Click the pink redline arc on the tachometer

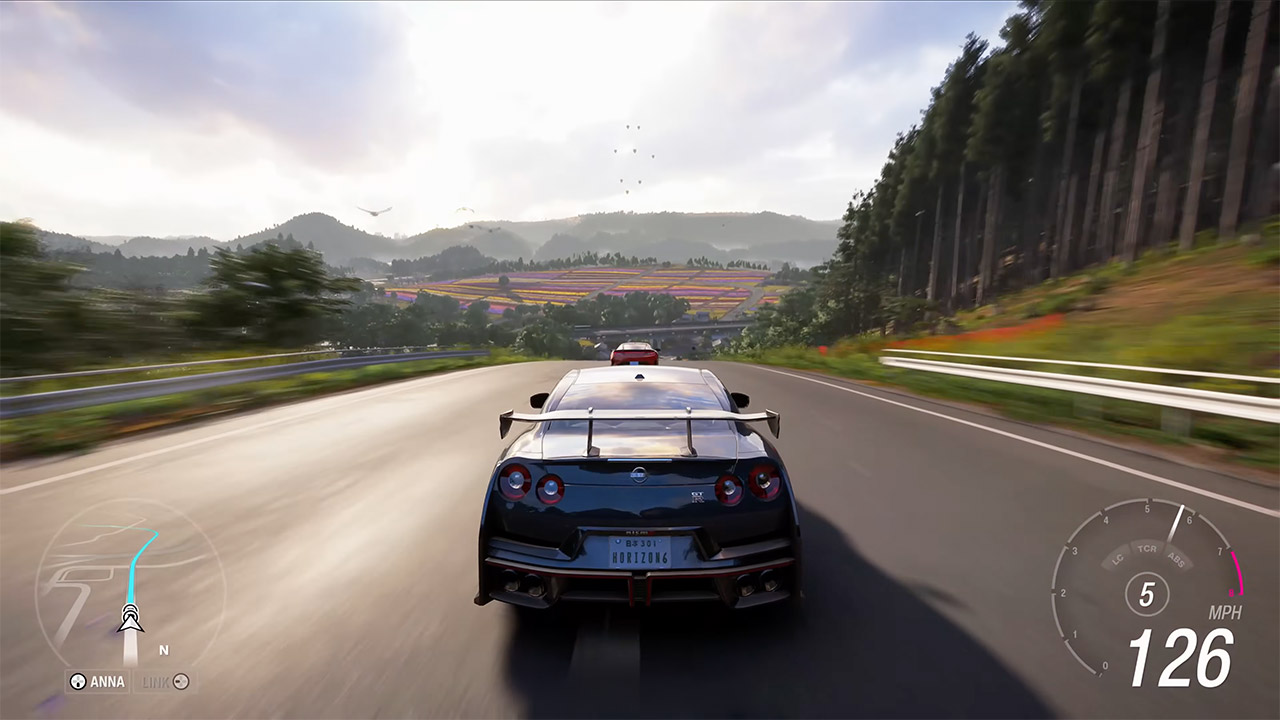coord(1239,572)
